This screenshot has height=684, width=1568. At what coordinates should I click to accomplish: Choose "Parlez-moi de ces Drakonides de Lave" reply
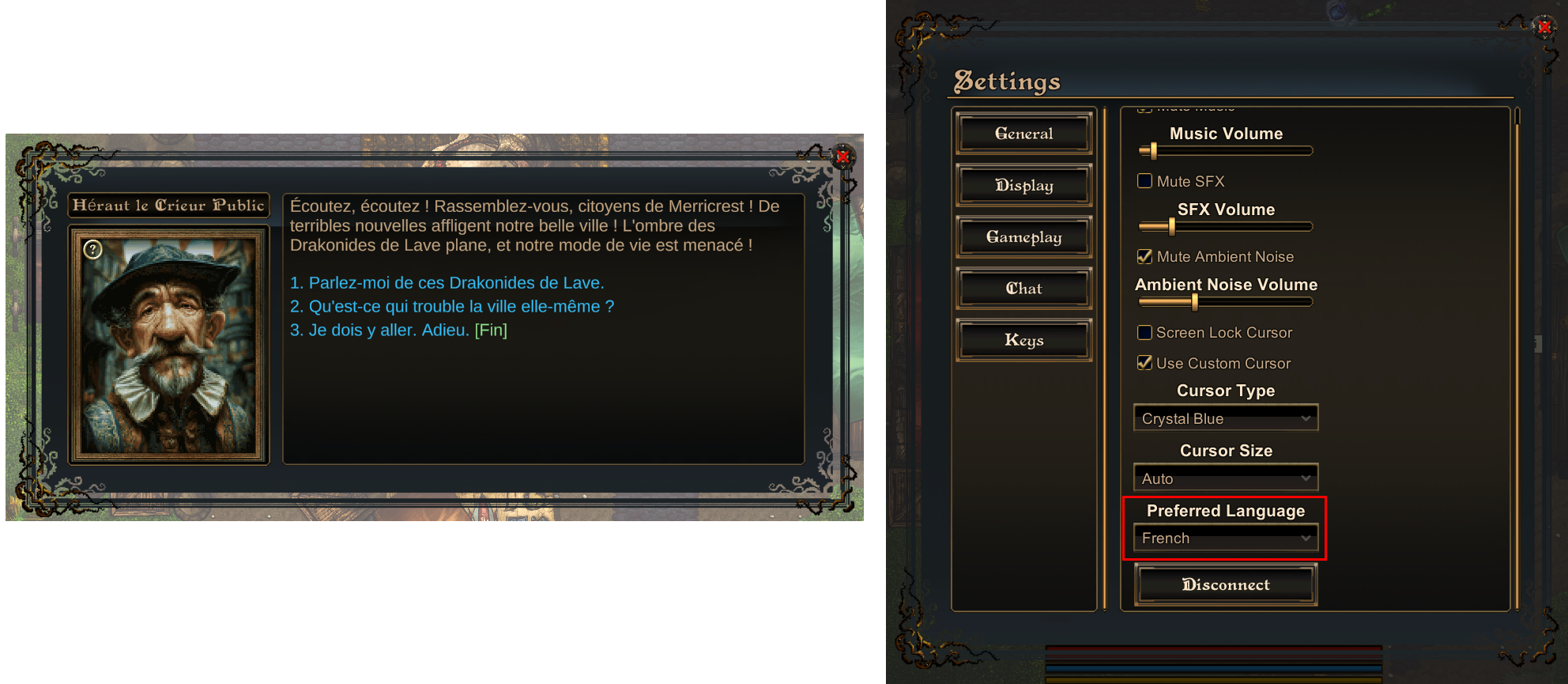[447, 283]
